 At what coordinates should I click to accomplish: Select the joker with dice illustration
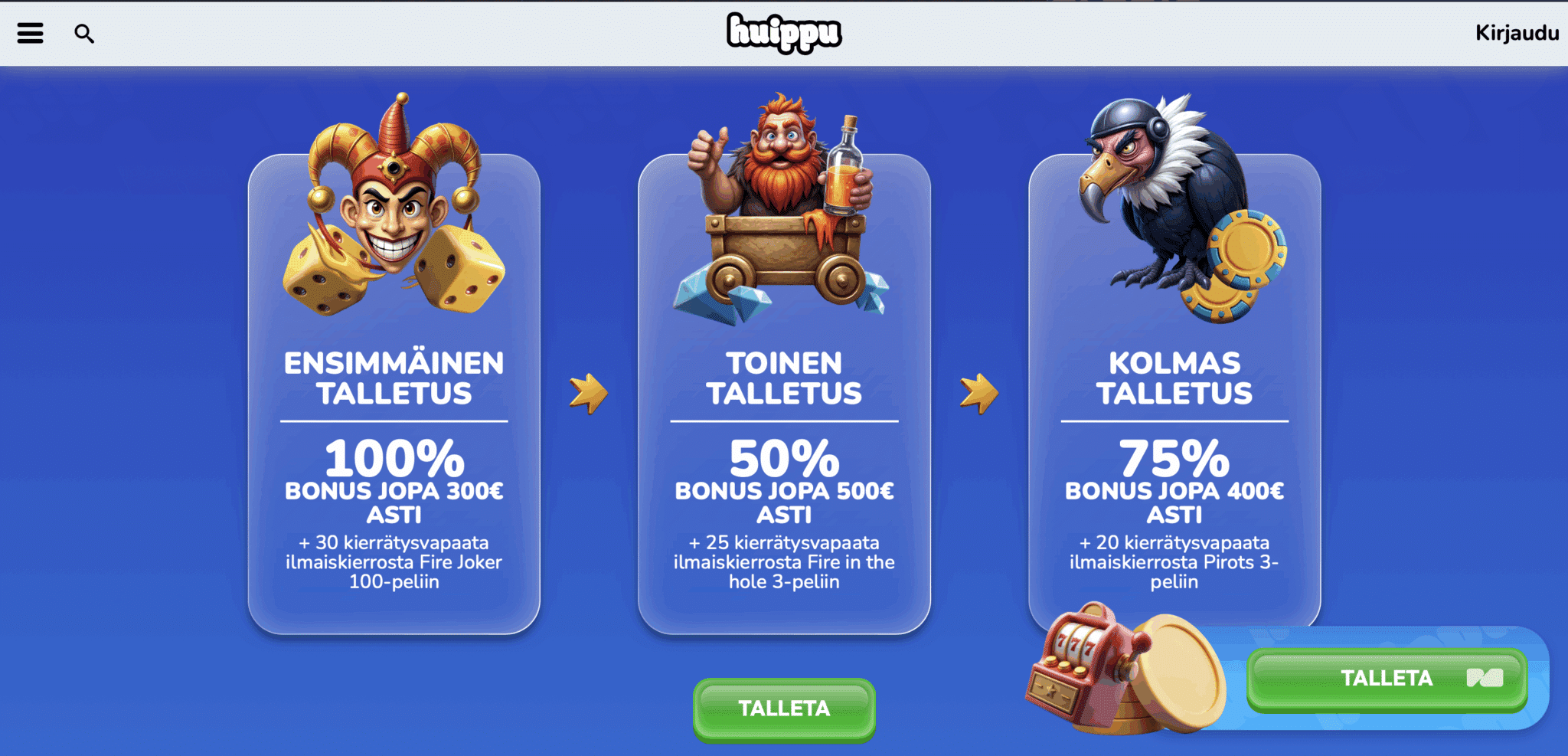pyautogui.click(x=392, y=214)
